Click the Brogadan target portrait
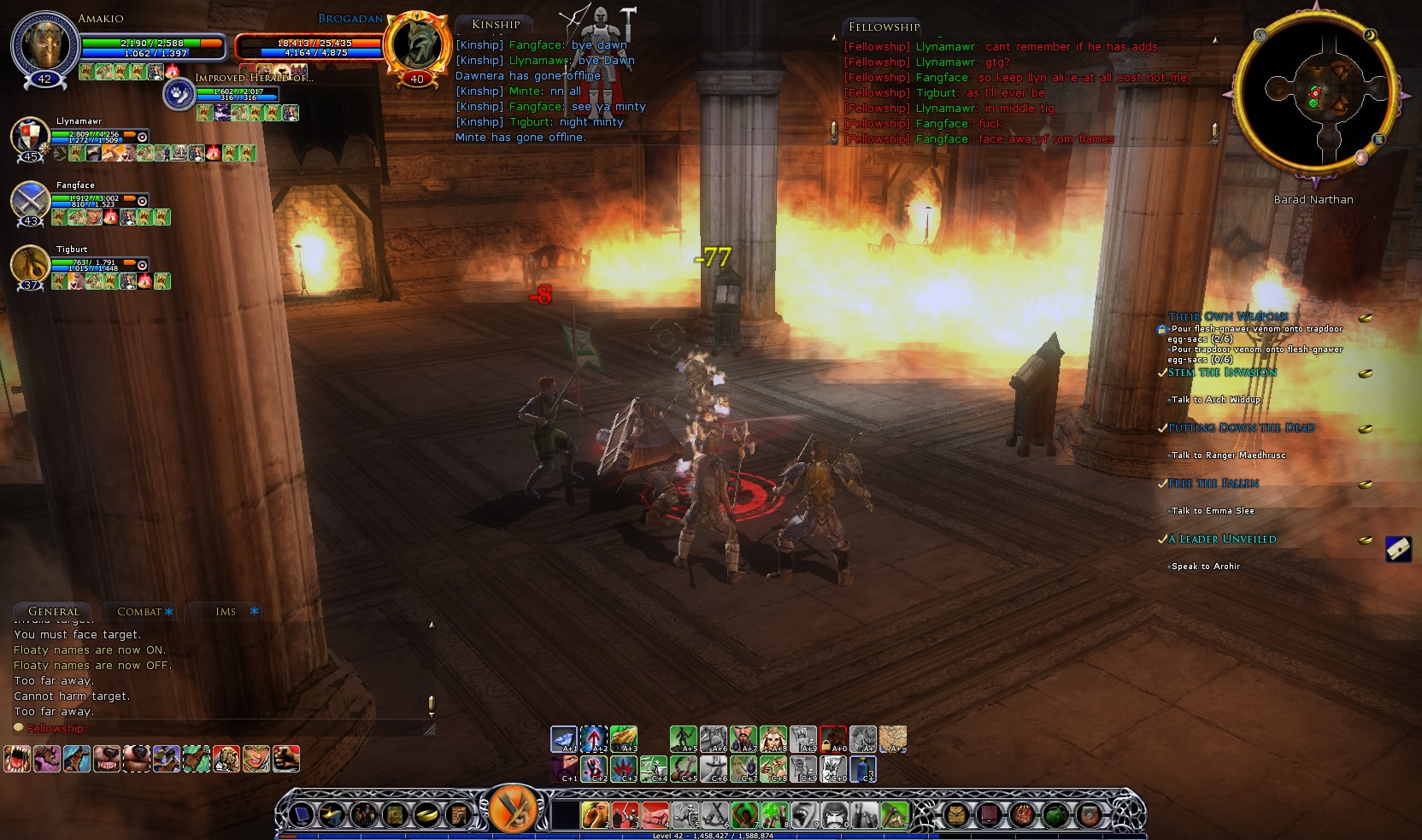 click(417, 43)
